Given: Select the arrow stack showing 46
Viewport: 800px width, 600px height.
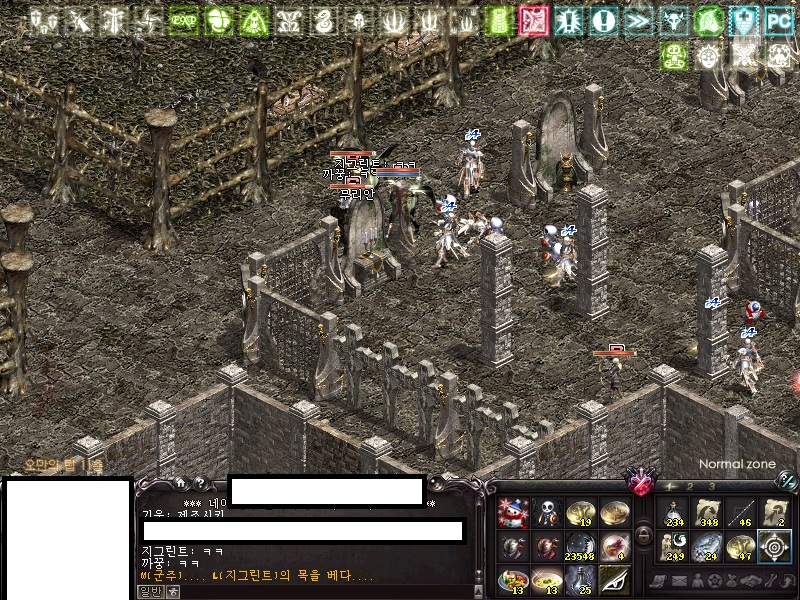Looking at the screenshot, I should point(741,513).
